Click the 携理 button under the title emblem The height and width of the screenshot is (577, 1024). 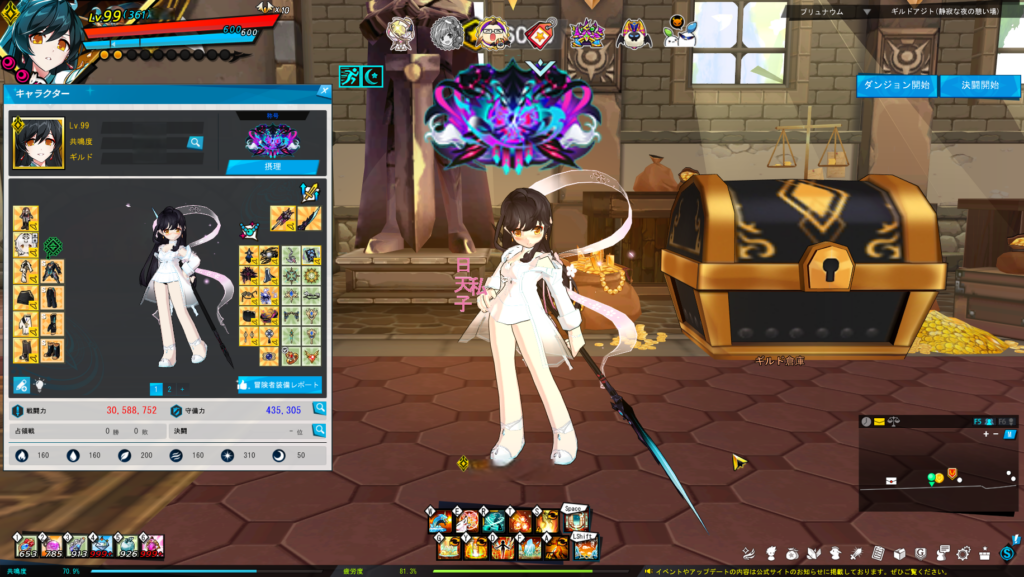coord(272,167)
